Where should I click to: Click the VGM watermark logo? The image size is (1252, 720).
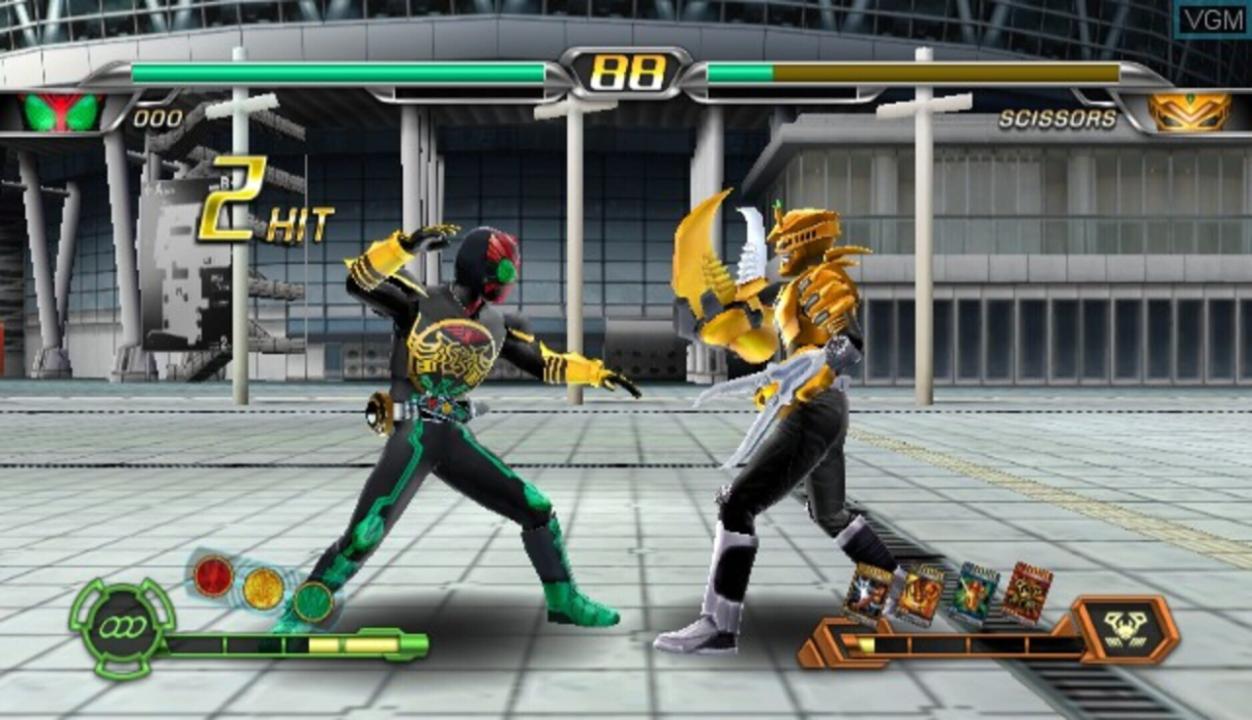point(1210,19)
